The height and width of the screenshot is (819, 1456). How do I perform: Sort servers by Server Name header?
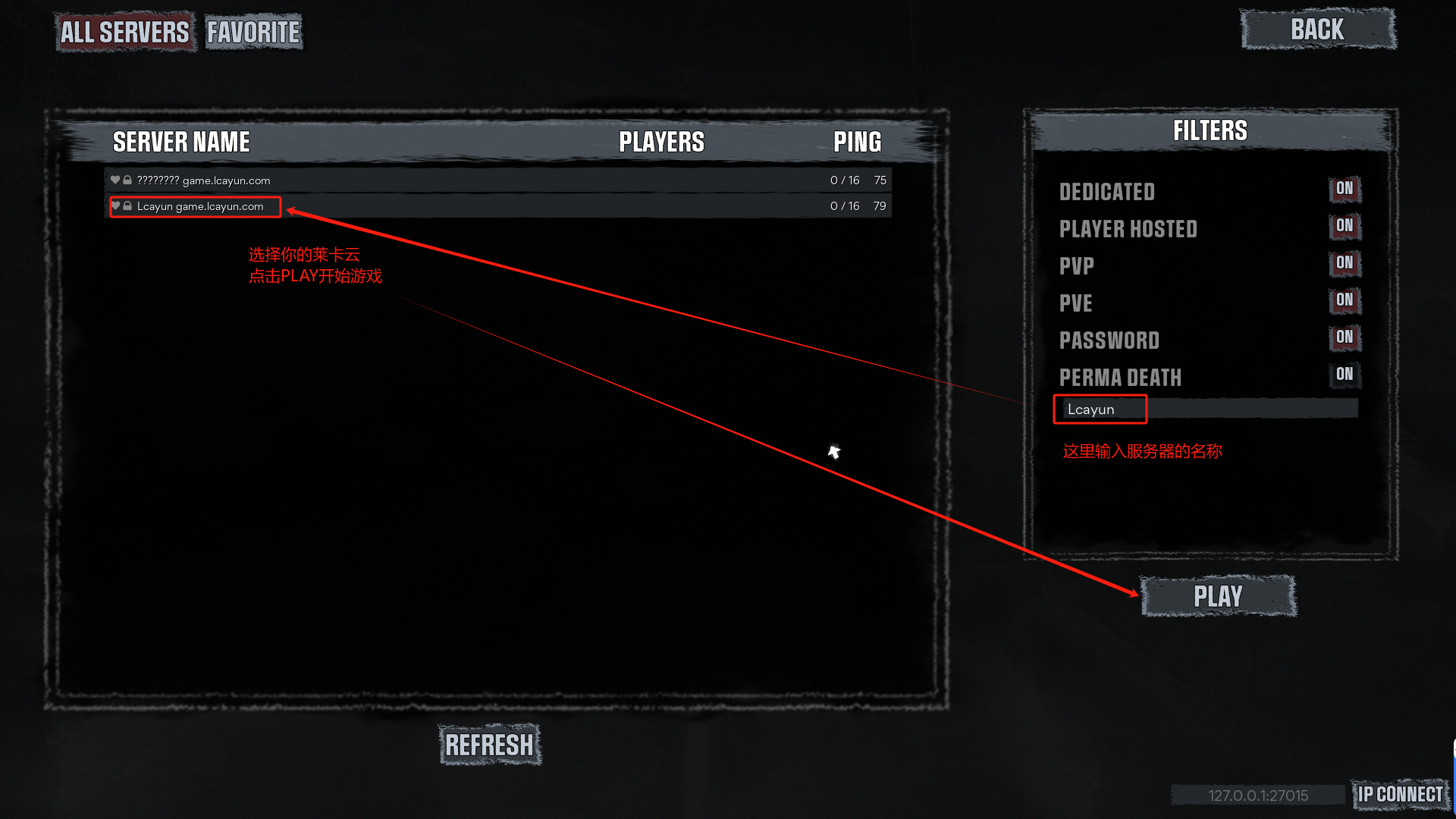[181, 142]
